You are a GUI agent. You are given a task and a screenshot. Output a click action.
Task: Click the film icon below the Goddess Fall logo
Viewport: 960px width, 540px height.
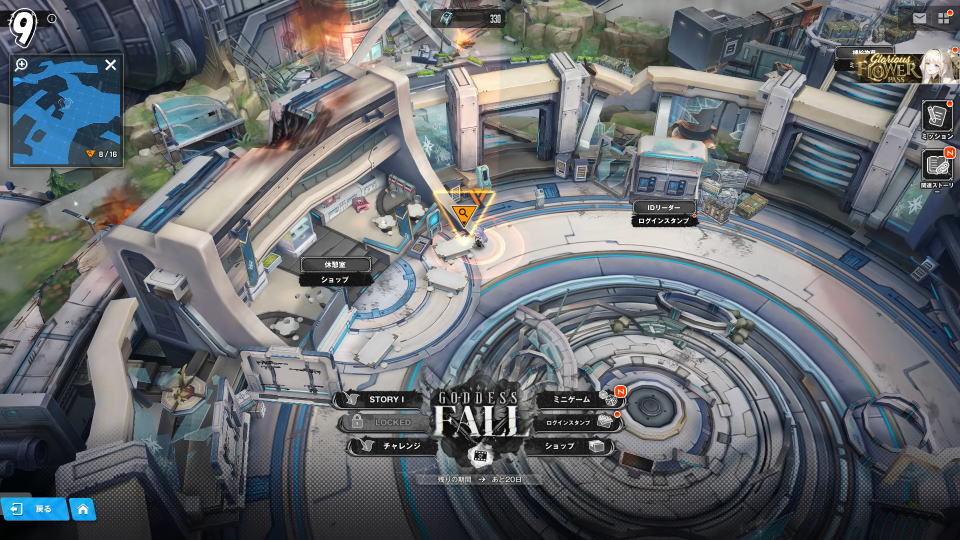point(480,456)
